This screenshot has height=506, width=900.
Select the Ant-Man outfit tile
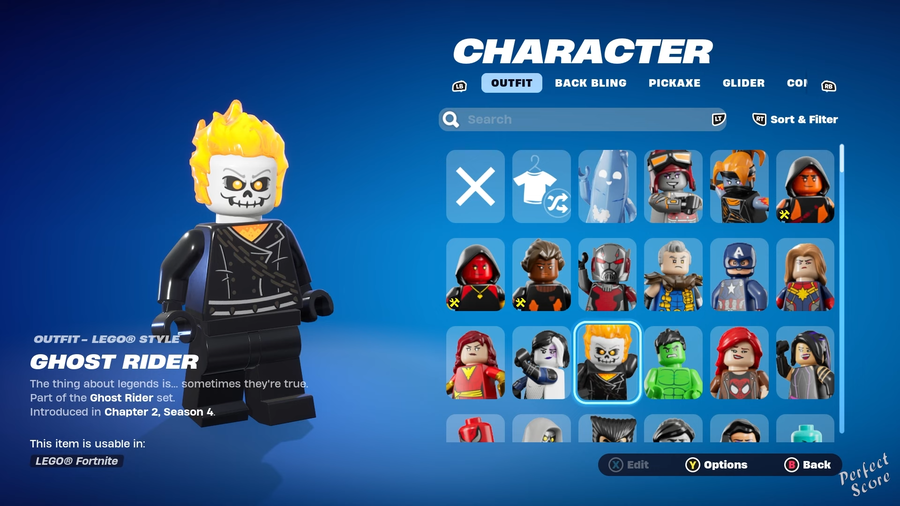pos(608,274)
